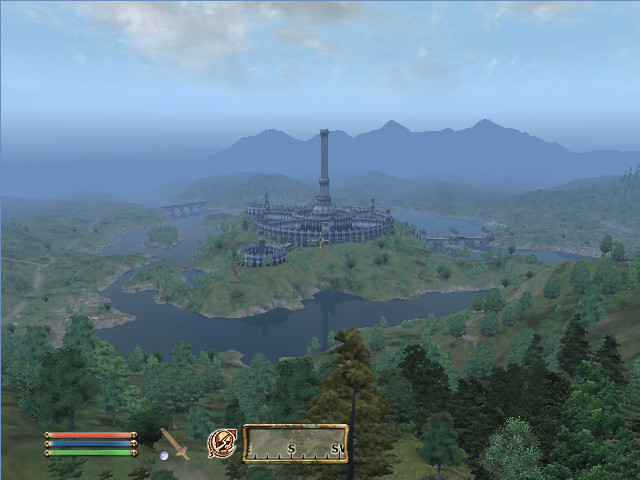Select the active spell icon
The width and height of the screenshot is (640, 480).
click(221, 443)
